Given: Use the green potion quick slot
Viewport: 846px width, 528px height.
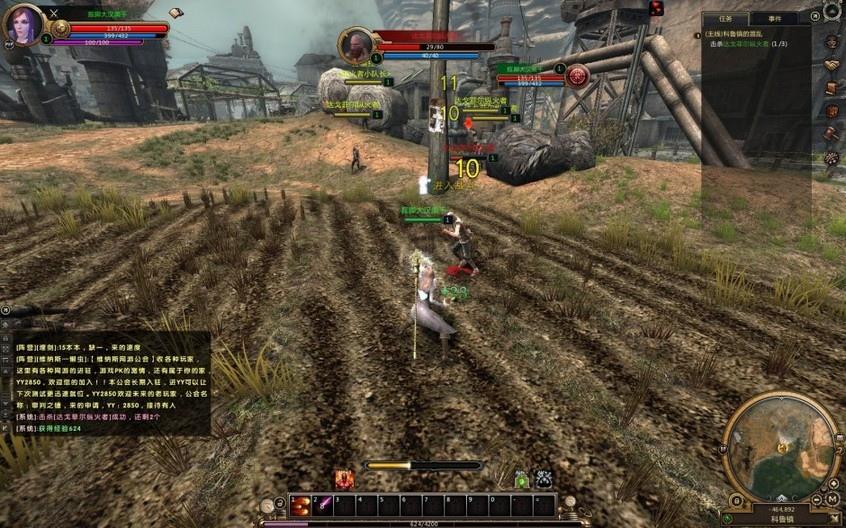Looking at the screenshot, I should tap(521, 481).
